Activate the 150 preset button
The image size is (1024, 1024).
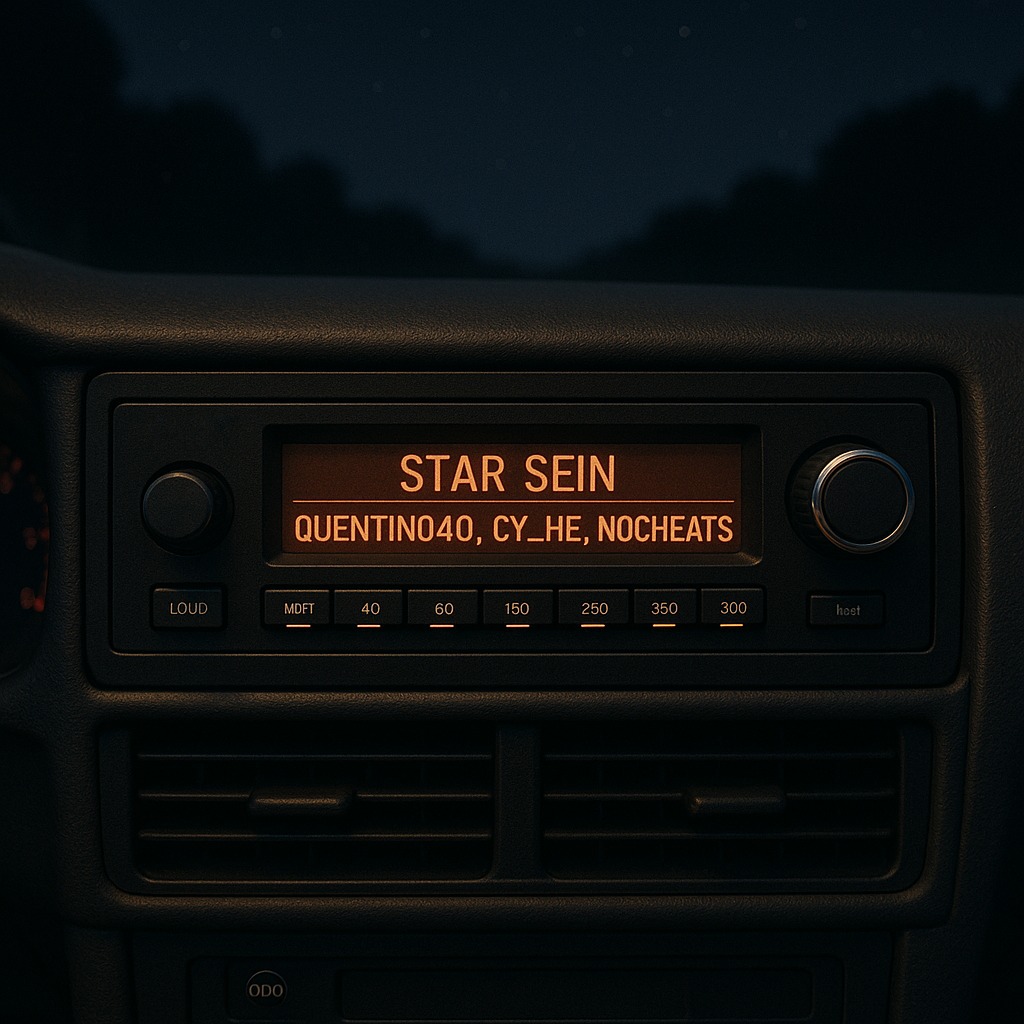click(517, 608)
